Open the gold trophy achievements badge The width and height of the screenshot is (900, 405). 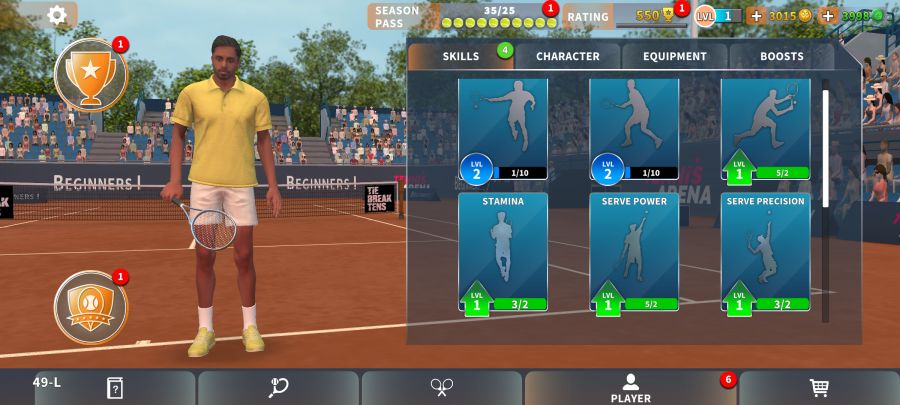coord(91,74)
